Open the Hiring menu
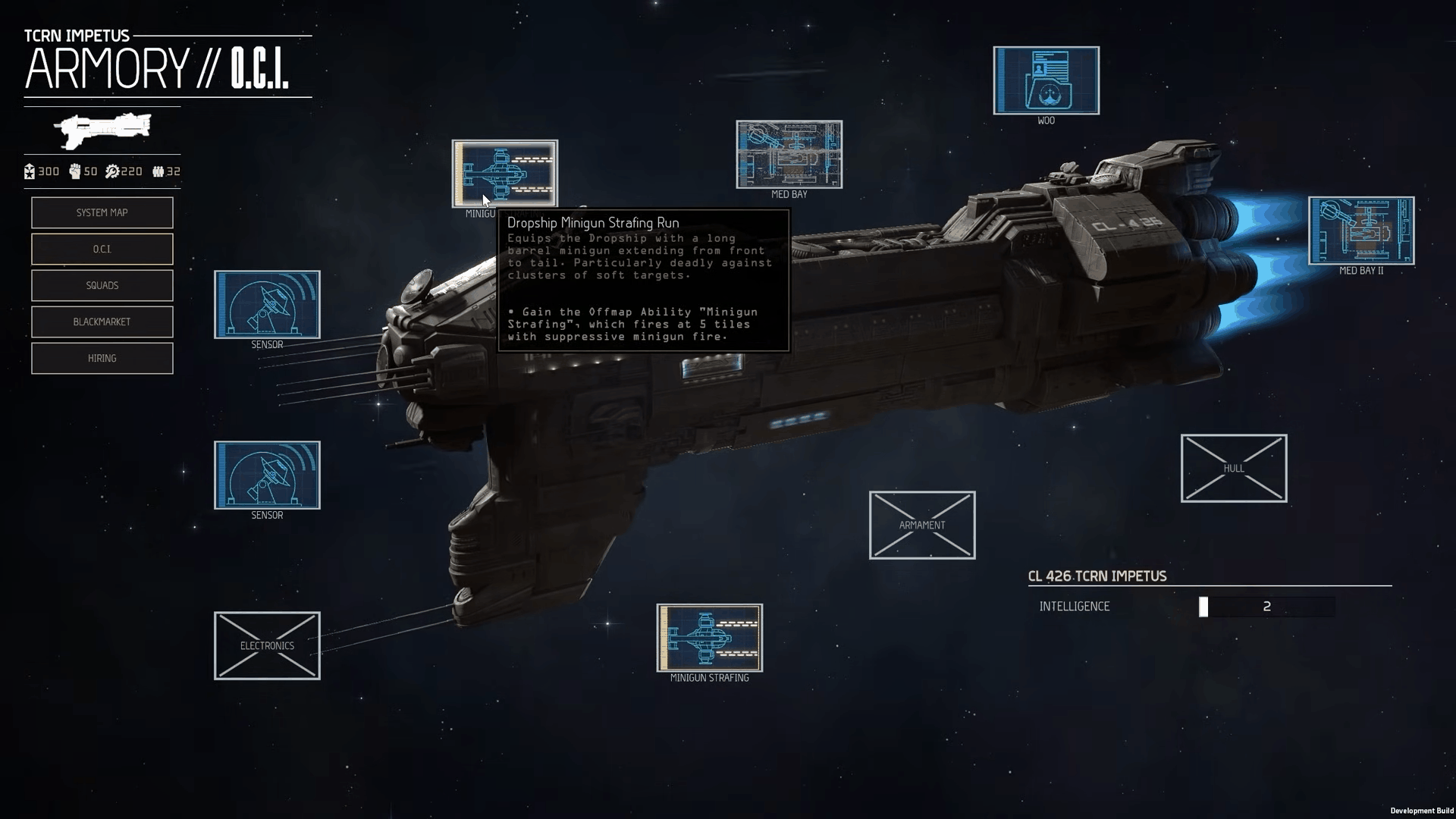This screenshot has height=819, width=1456. (102, 358)
